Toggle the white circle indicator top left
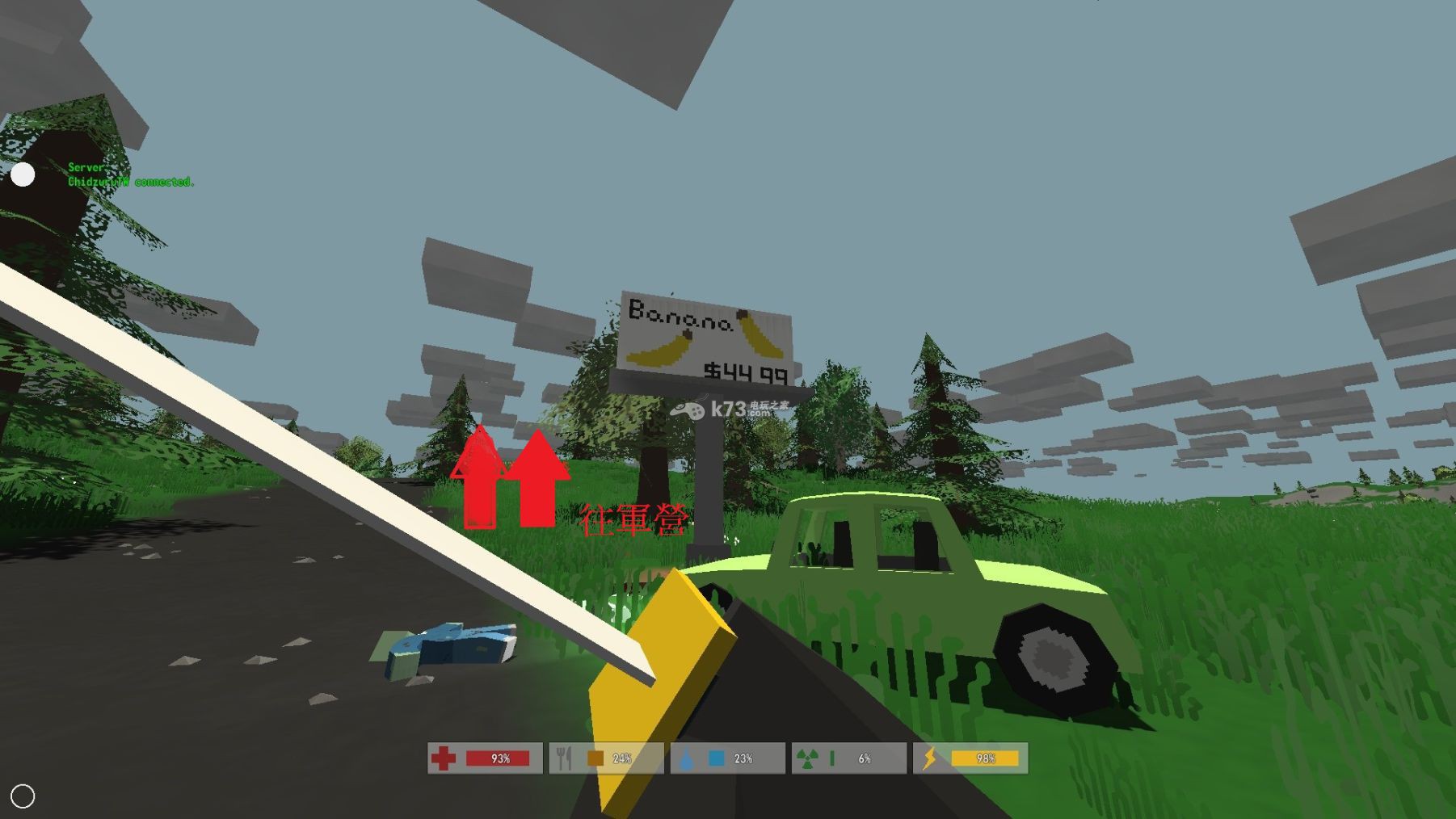Viewport: 1456px width, 819px height. coord(24,174)
